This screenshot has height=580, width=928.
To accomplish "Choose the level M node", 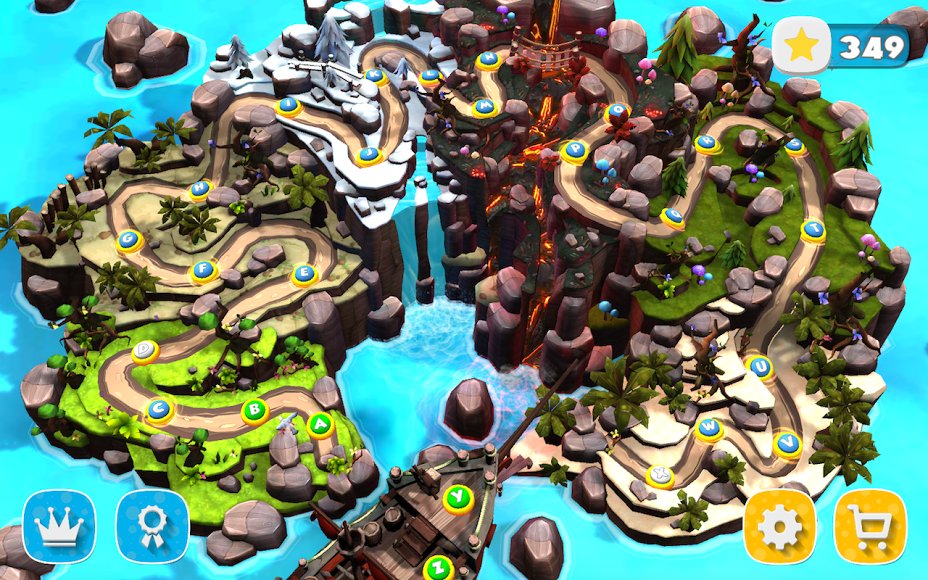I will (x=485, y=106).
